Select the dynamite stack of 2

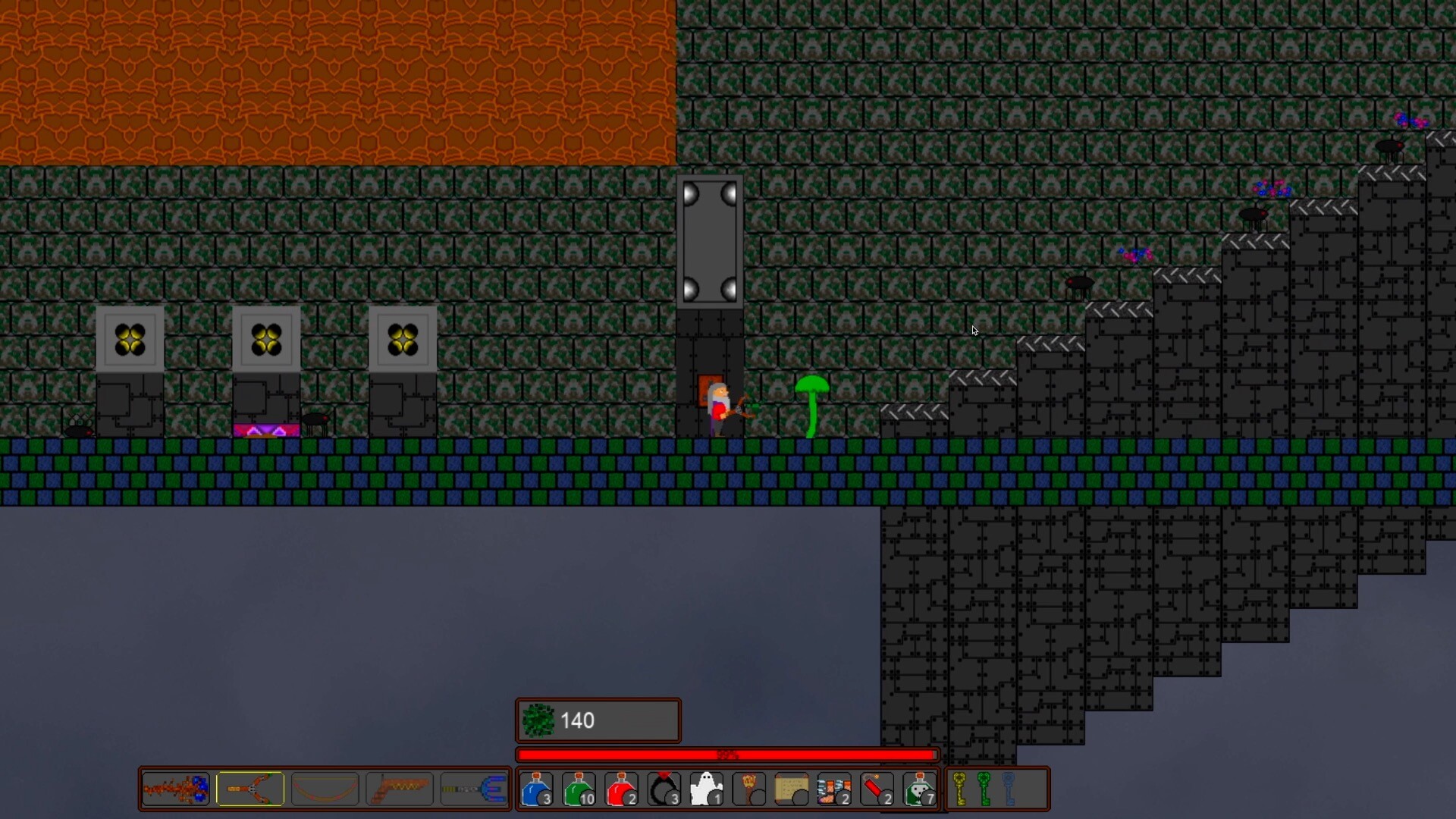point(877,789)
